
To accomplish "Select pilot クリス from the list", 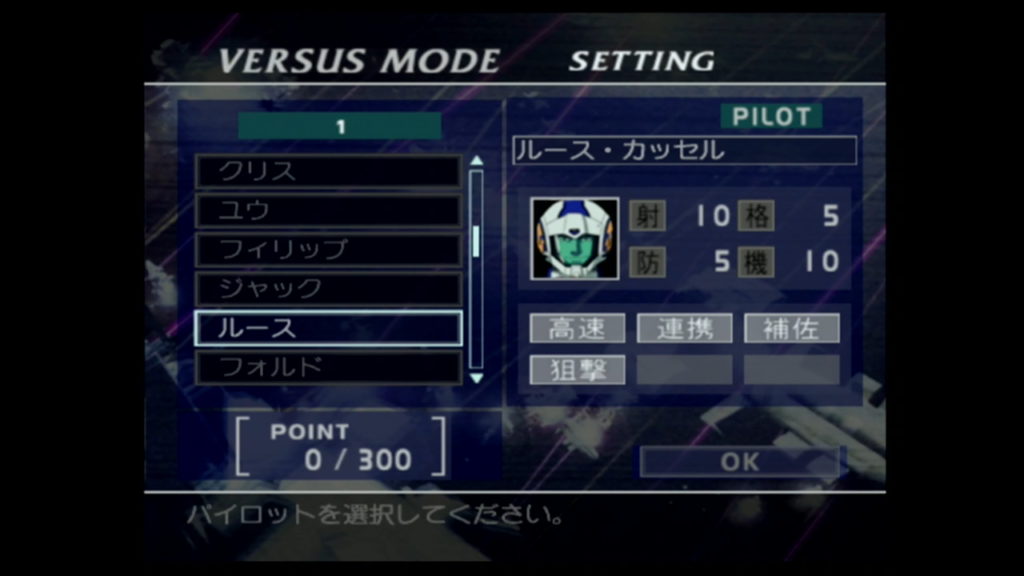I will 328,171.
